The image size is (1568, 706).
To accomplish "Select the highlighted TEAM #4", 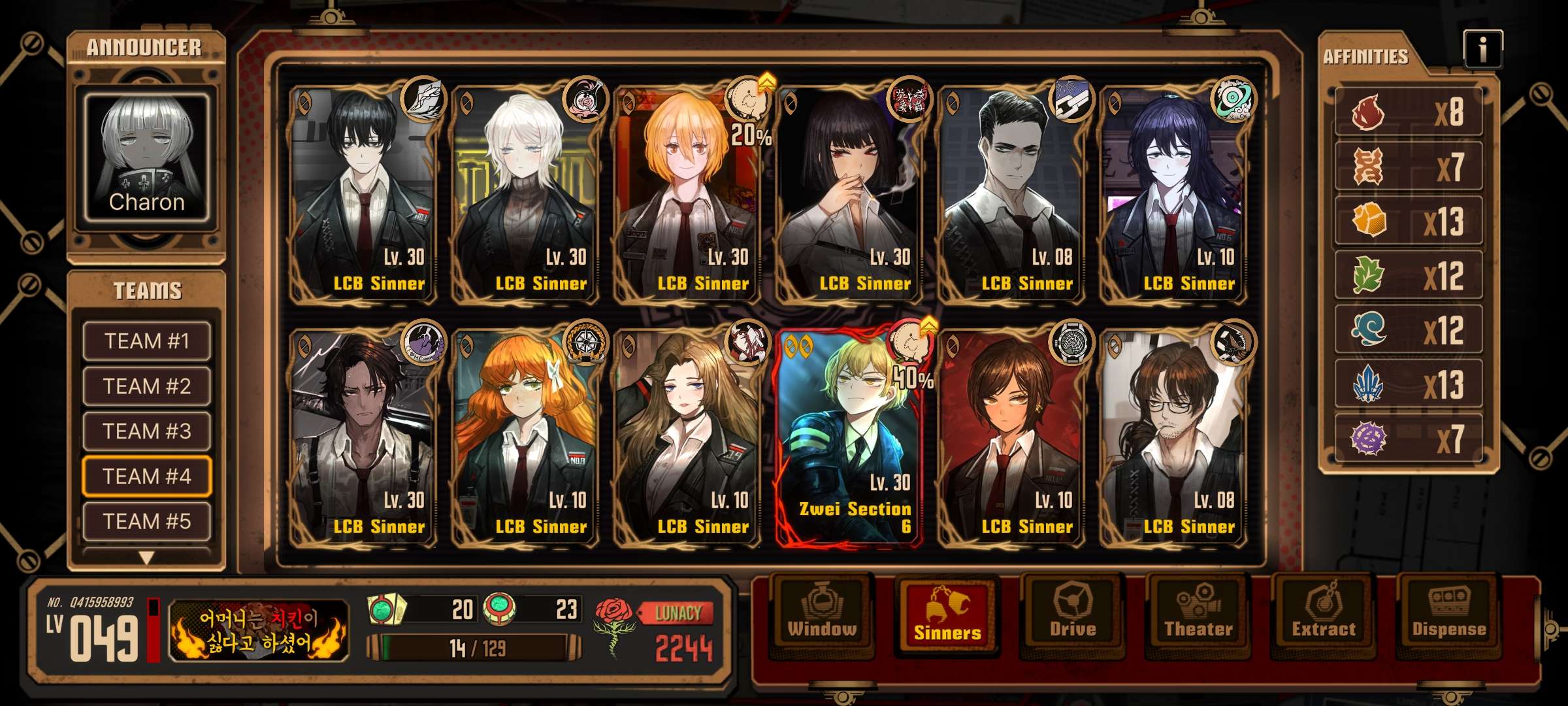I will (x=146, y=476).
